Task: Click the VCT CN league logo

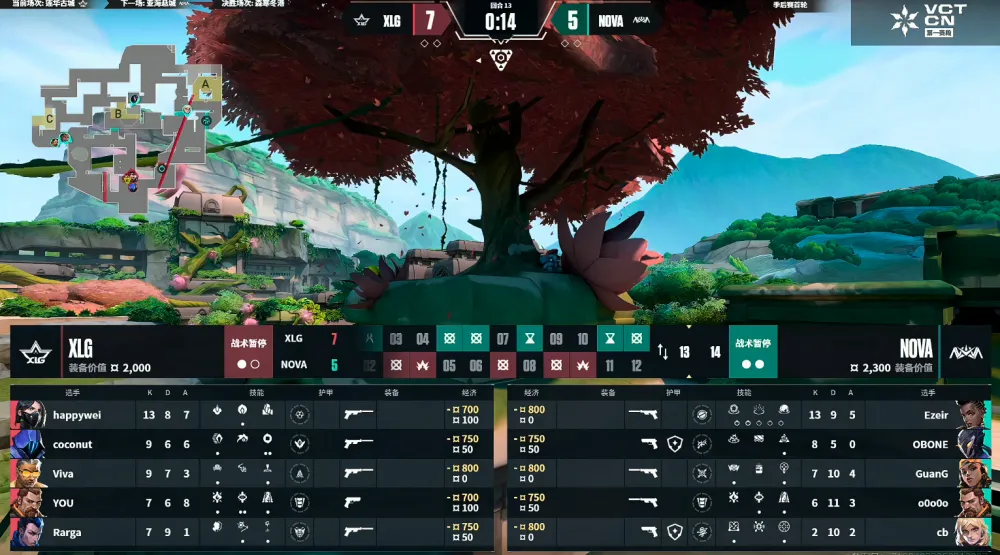Action: point(925,22)
